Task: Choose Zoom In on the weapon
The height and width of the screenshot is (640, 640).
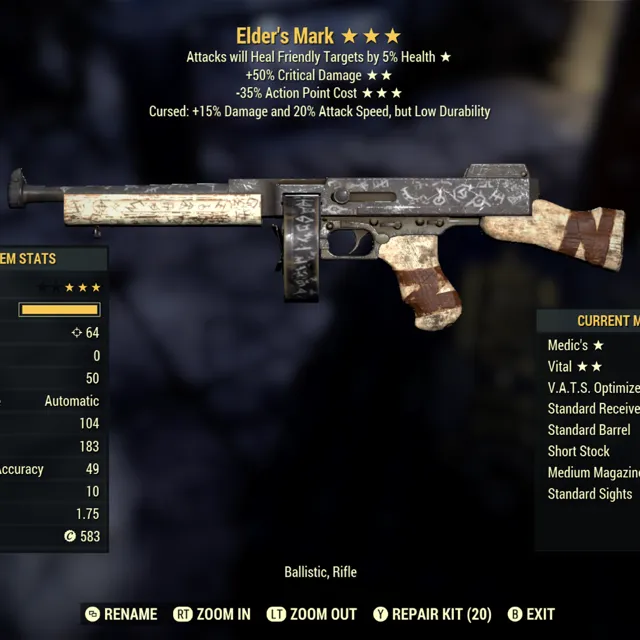Action: [x=212, y=614]
